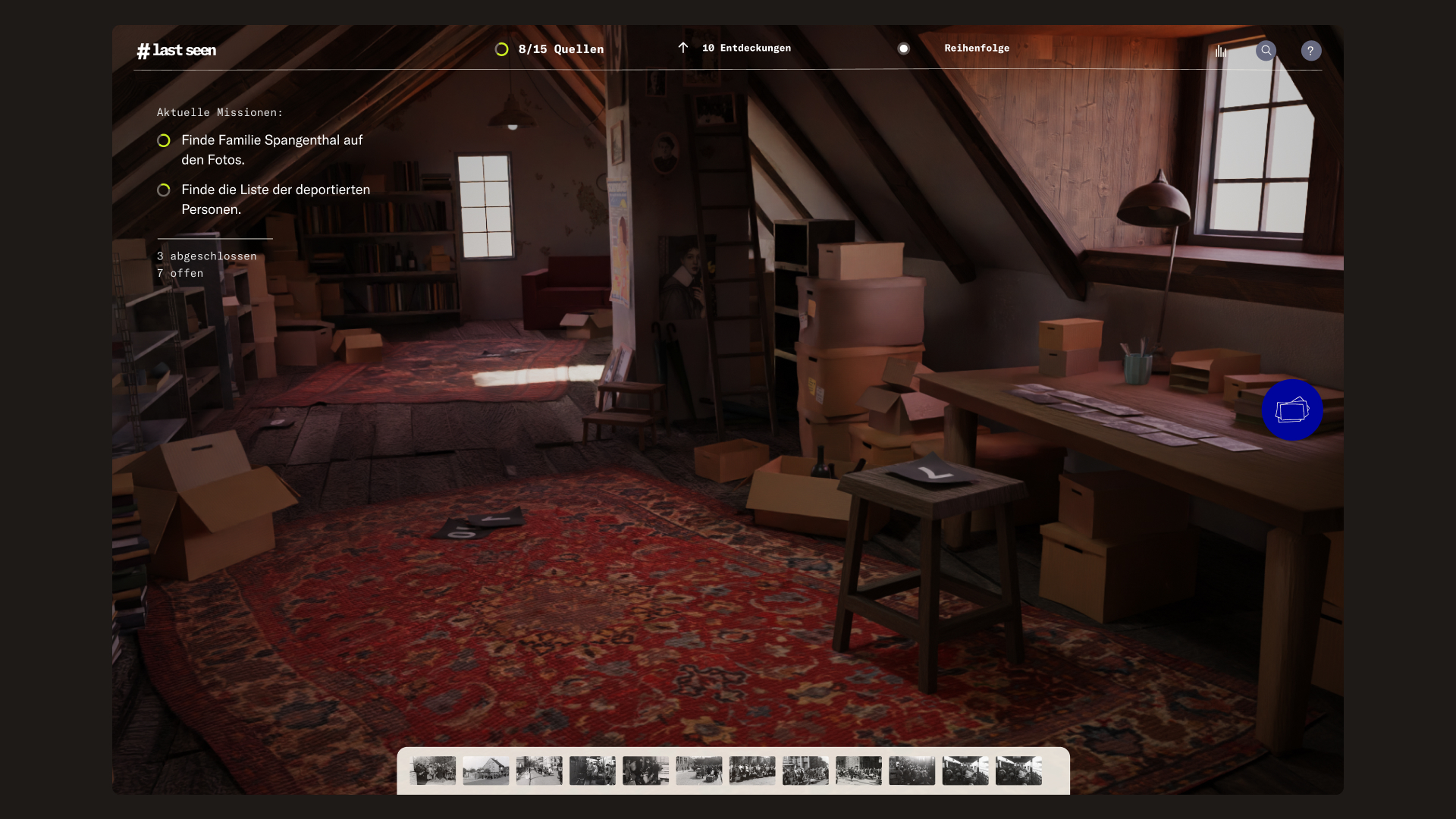Image resolution: width=1456 pixels, height=819 pixels.
Task: Open the help question mark icon
Action: click(1312, 51)
